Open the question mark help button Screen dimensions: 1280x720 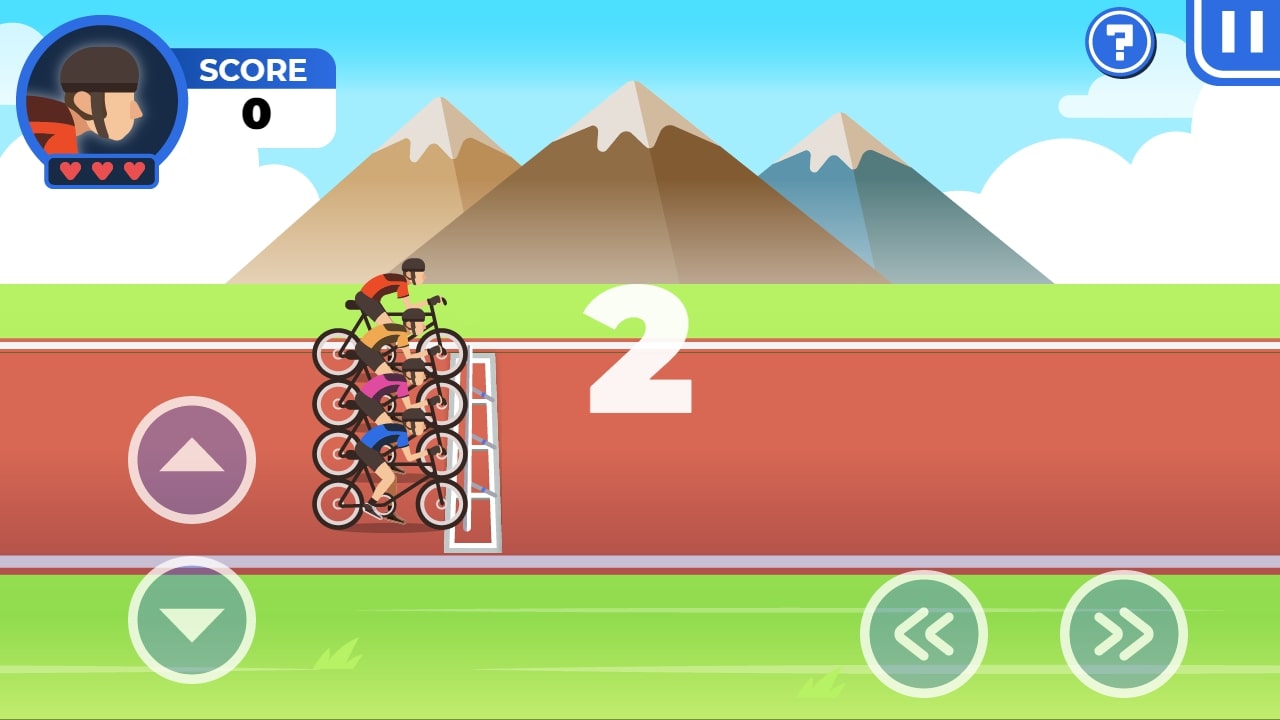(x=1120, y=42)
